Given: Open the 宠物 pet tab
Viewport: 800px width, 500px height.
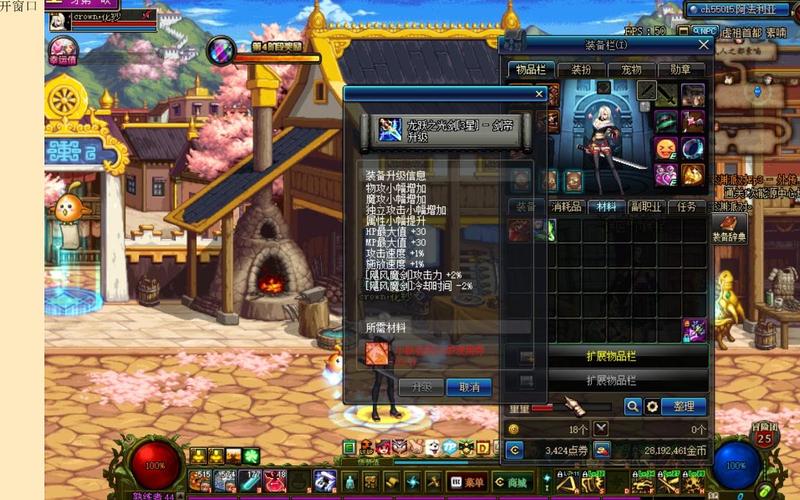Looking at the screenshot, I should click(x=631, y=70).
